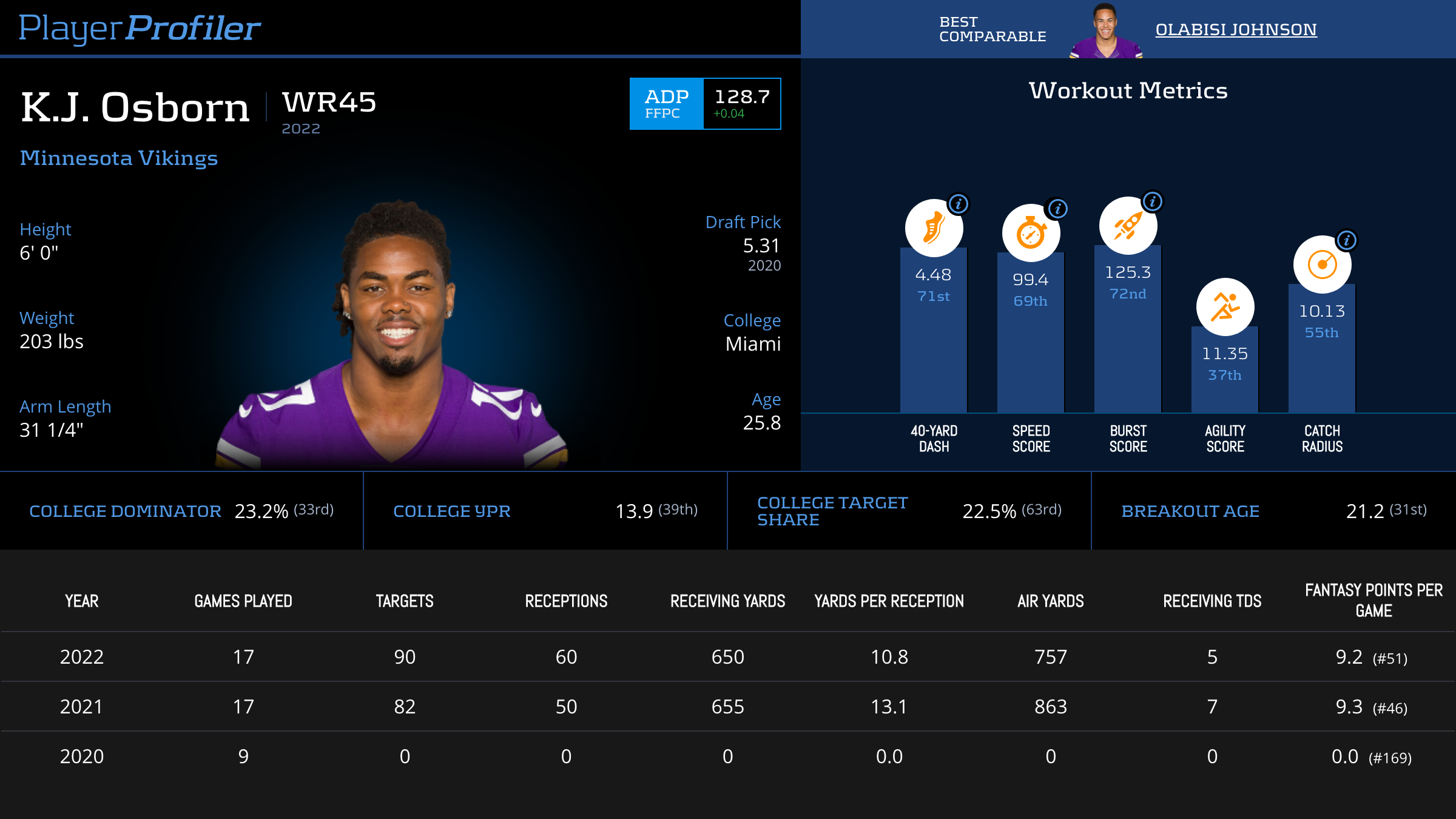Viewport: 1456px width, 819px height.
Task: Click the Minnesota Vikings team name
Action: tap(119, 158)
